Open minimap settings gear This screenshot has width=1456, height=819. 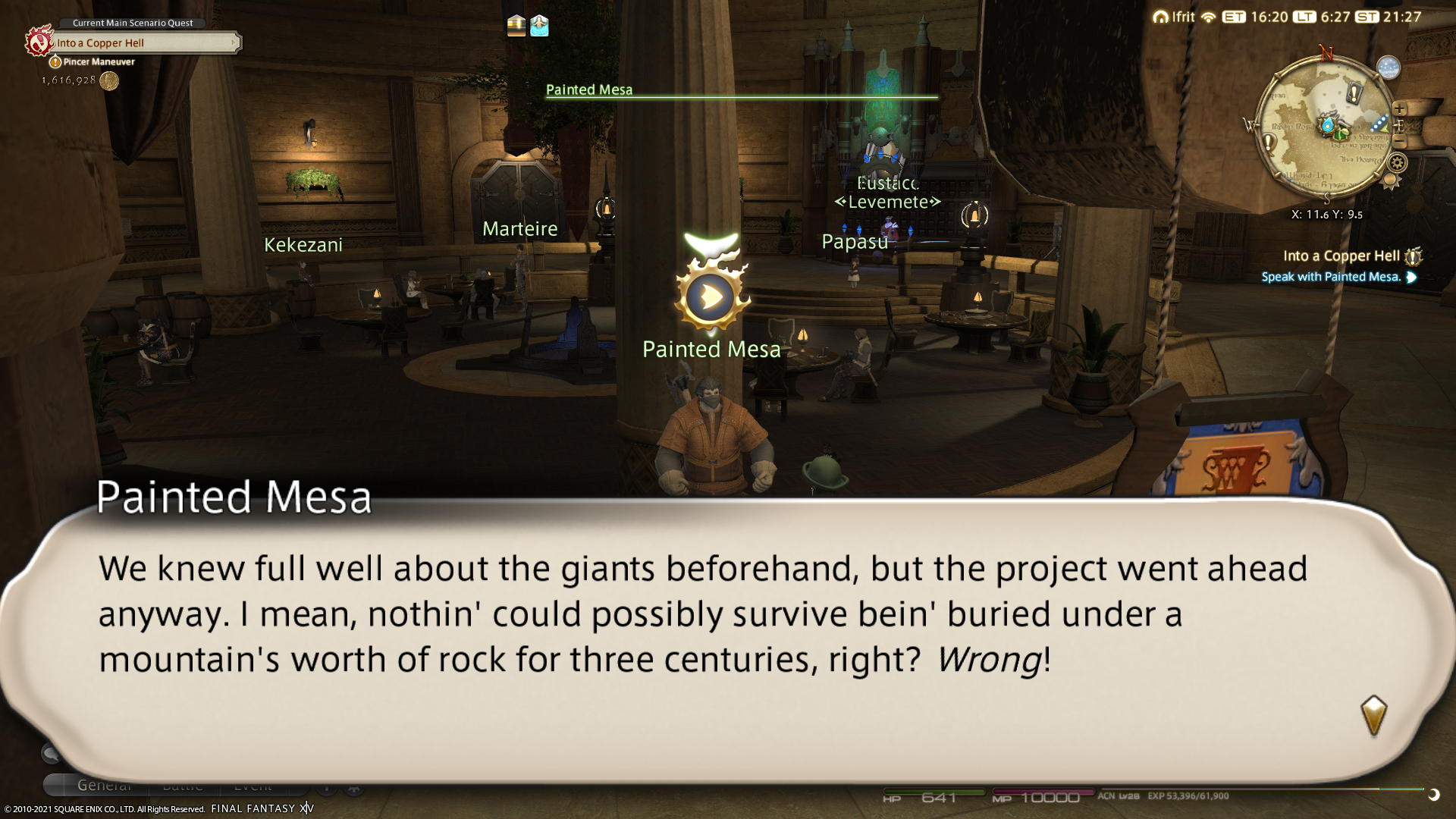coord(1397,162)
